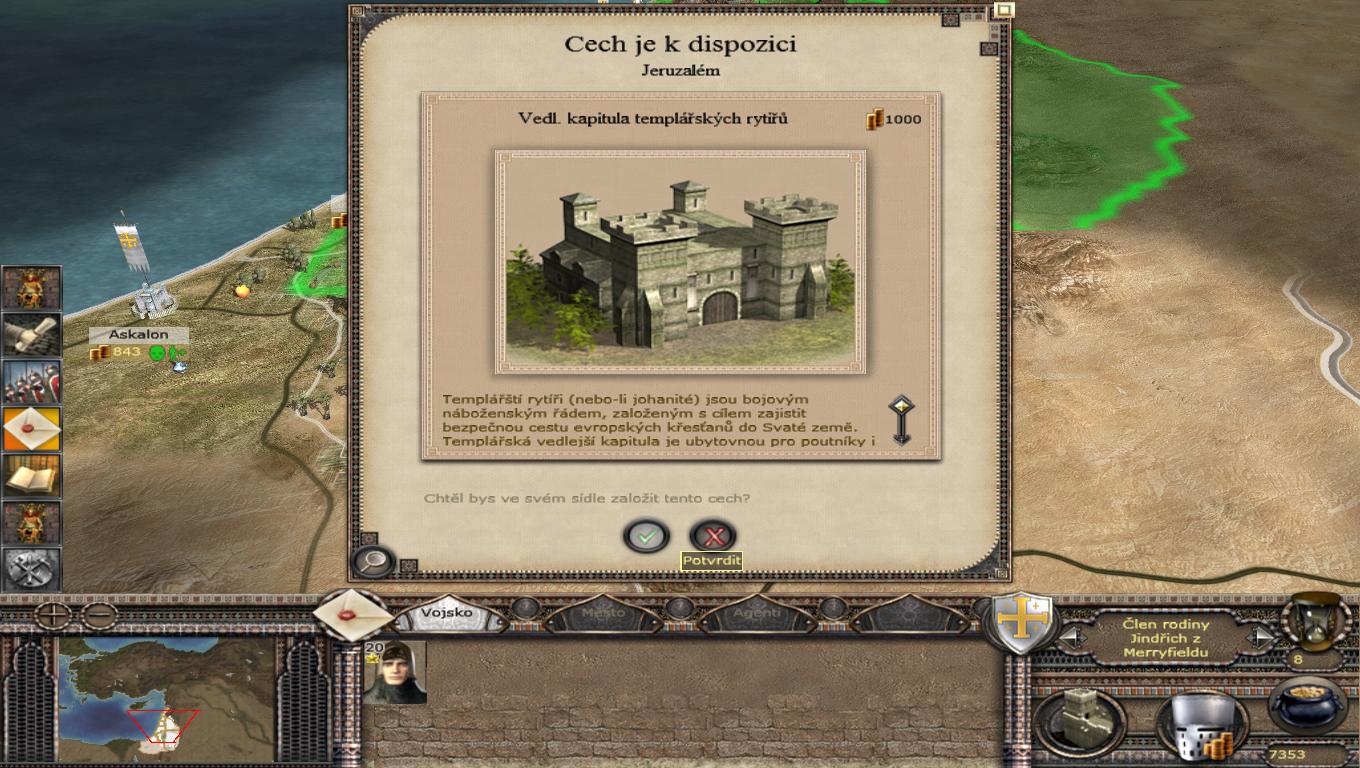Open the soldiers notification icon
1360x768 pixels.
point(32,382)
